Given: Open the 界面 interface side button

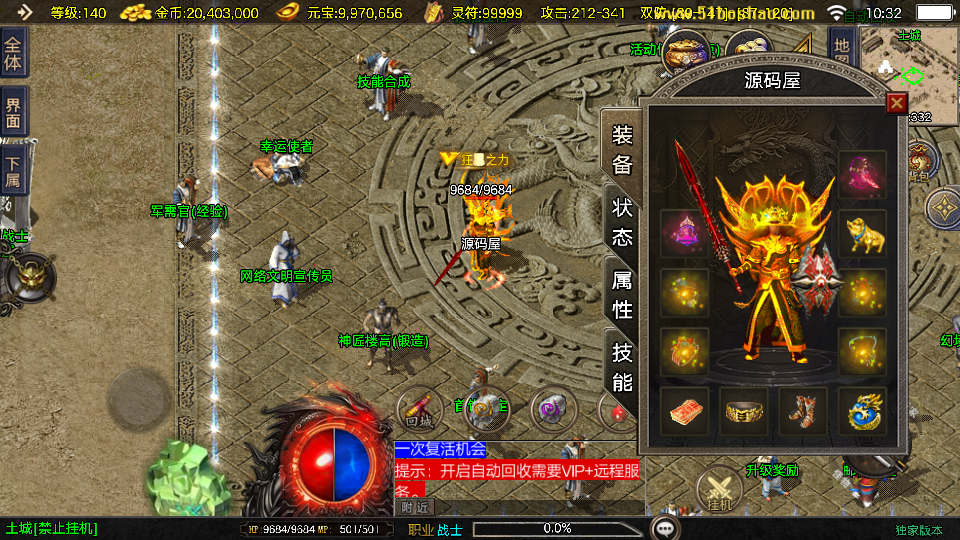Looking at the screenshot, I should [13, 112].
